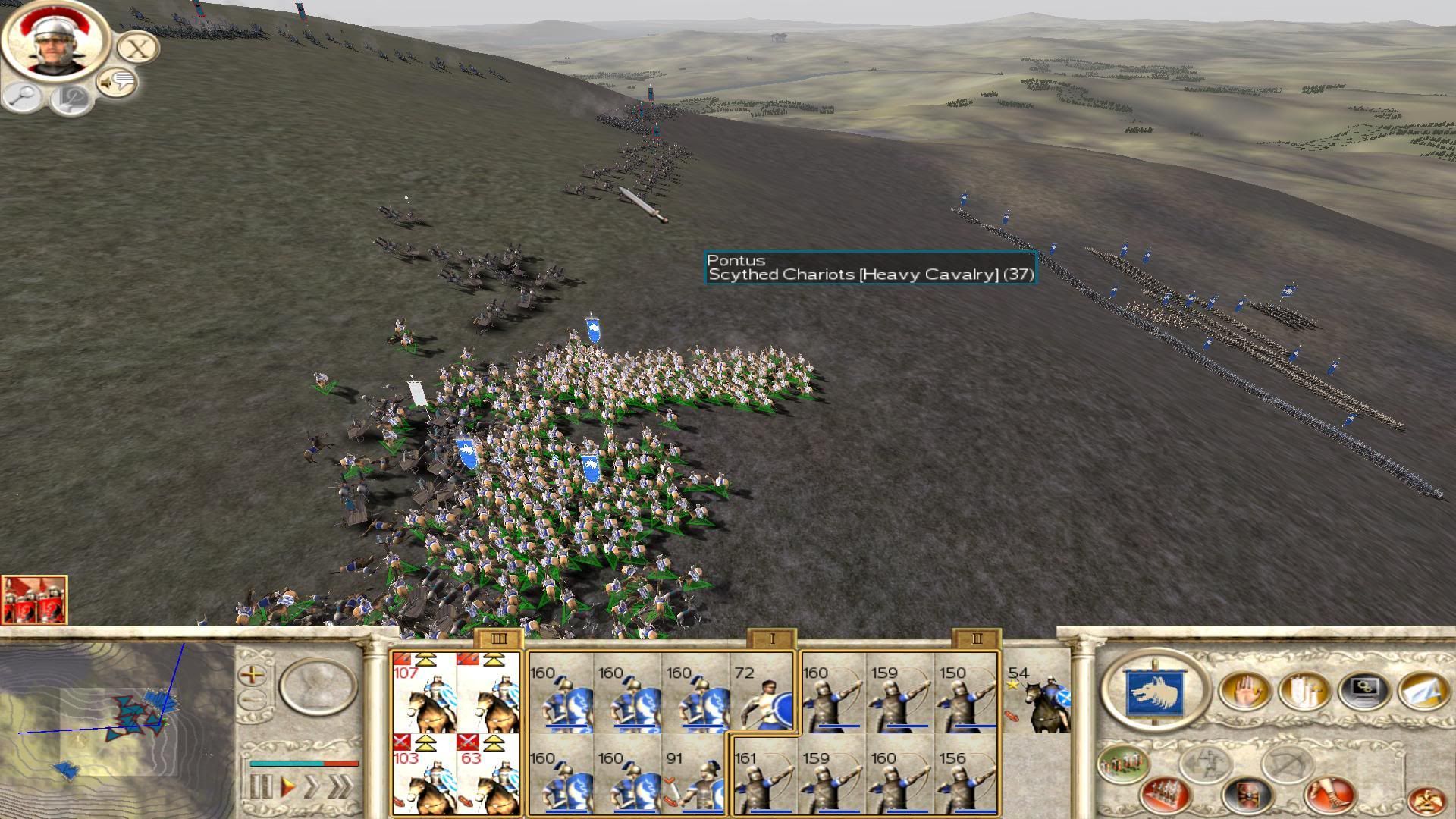Set battle speed to normal play

(288, 786)
